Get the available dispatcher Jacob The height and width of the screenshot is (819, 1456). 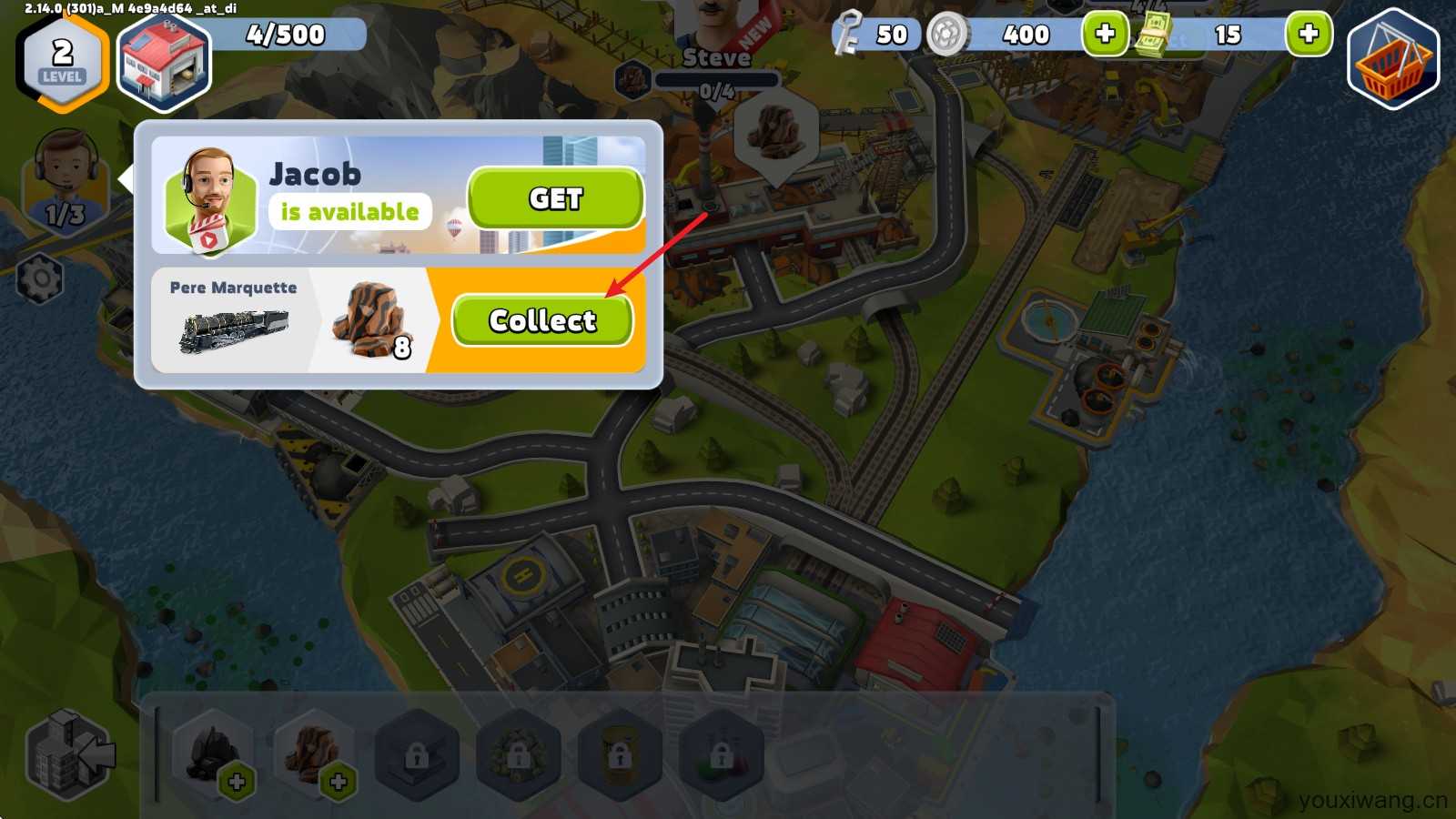555,197
